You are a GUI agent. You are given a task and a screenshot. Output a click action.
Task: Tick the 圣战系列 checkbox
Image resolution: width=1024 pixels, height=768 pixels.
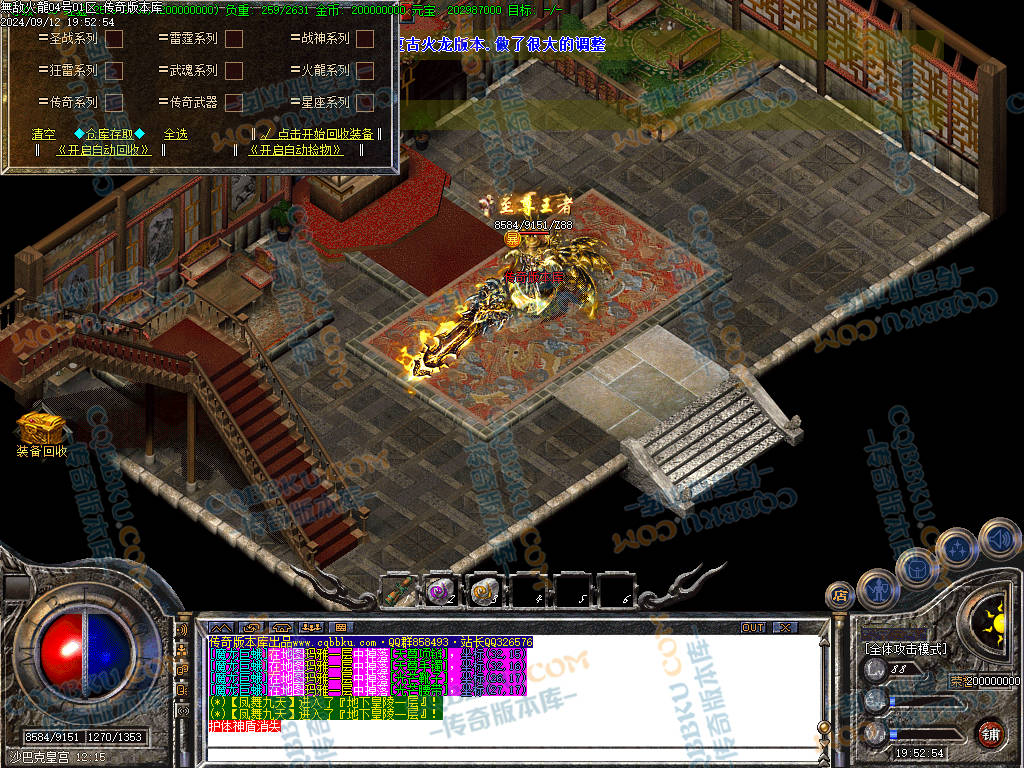115,39
